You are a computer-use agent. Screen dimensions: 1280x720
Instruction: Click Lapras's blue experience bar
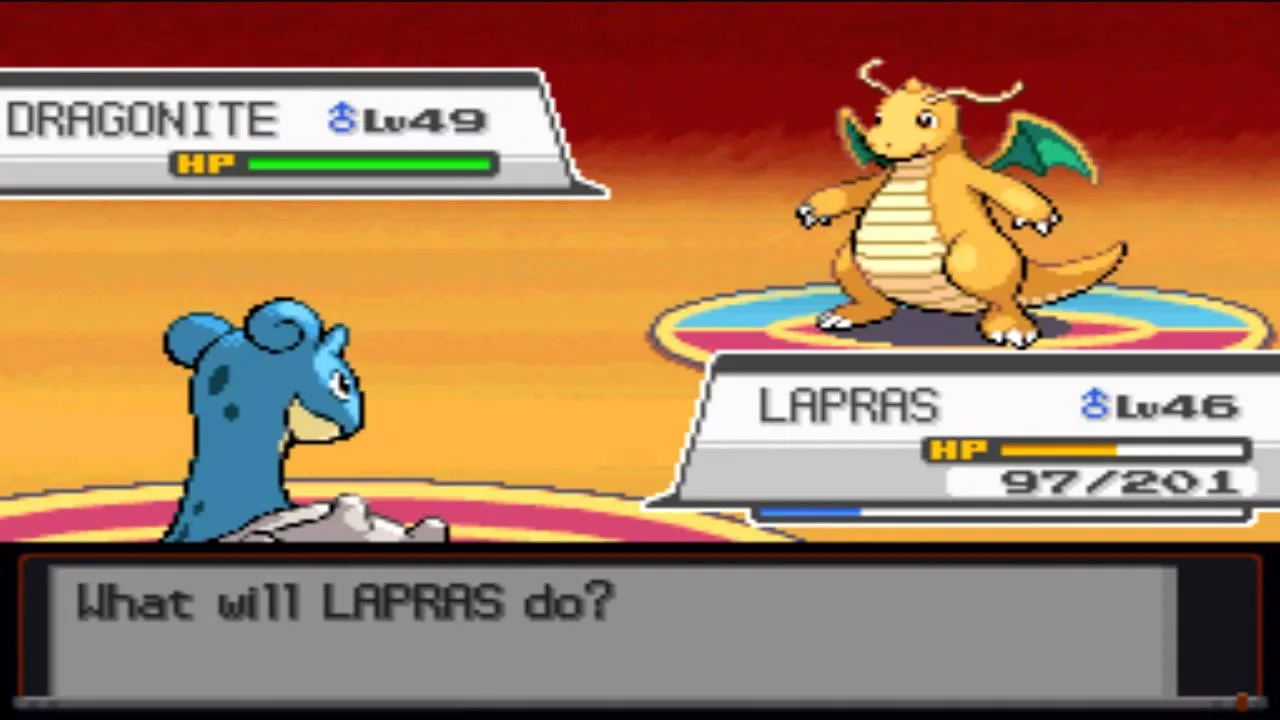[810, 512]
